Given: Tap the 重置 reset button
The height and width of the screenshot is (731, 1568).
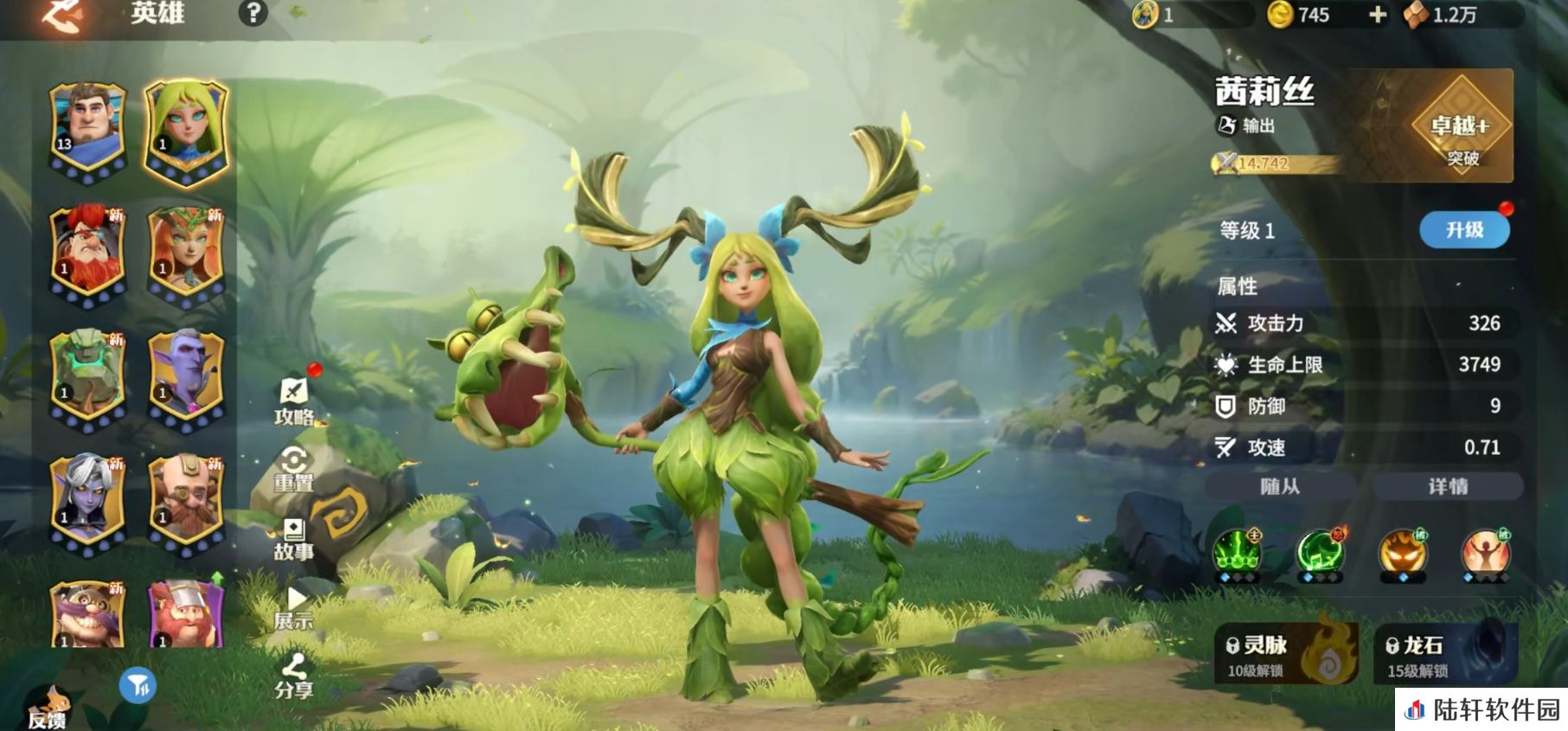Looking at the screenshot, I should (x=294, y=470).
